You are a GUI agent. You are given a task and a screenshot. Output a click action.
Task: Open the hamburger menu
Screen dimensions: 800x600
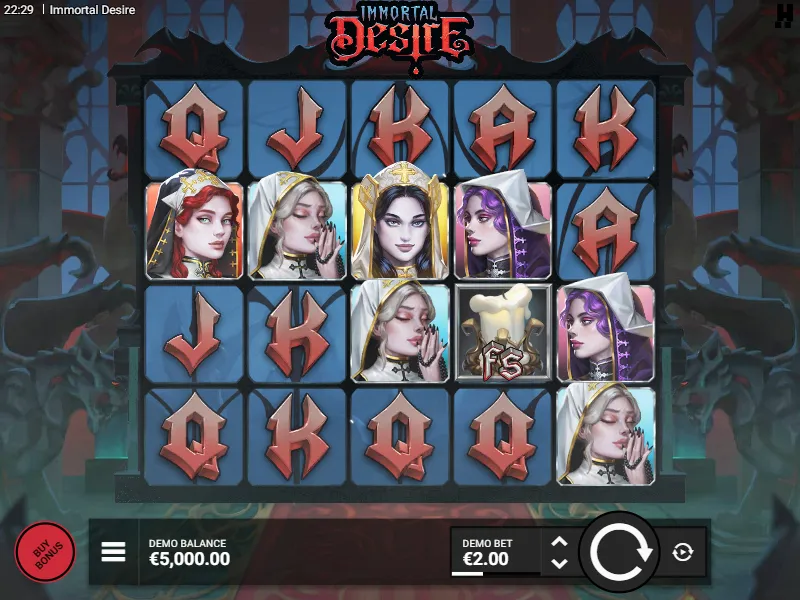(113, 552)
